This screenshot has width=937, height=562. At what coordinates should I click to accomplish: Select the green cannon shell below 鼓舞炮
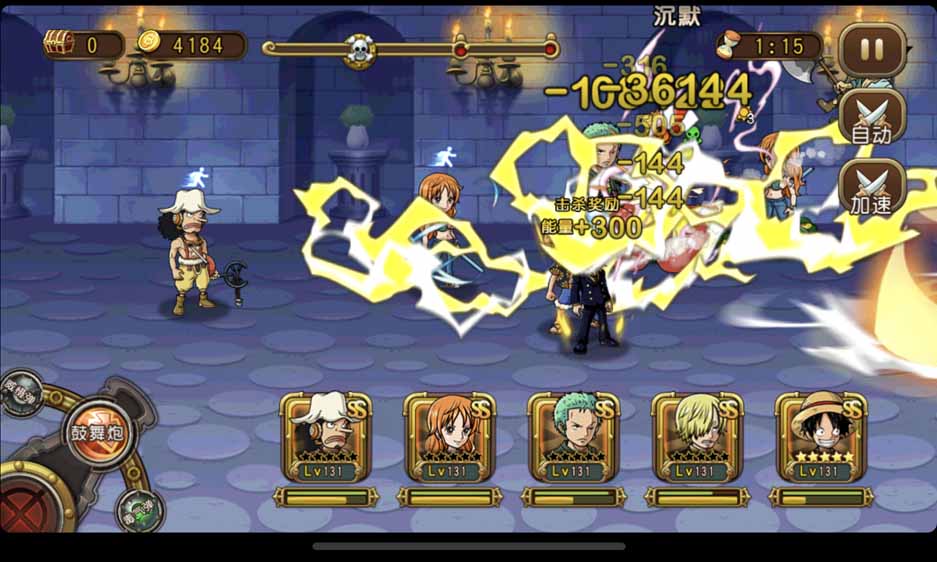[x=139, y=509]
